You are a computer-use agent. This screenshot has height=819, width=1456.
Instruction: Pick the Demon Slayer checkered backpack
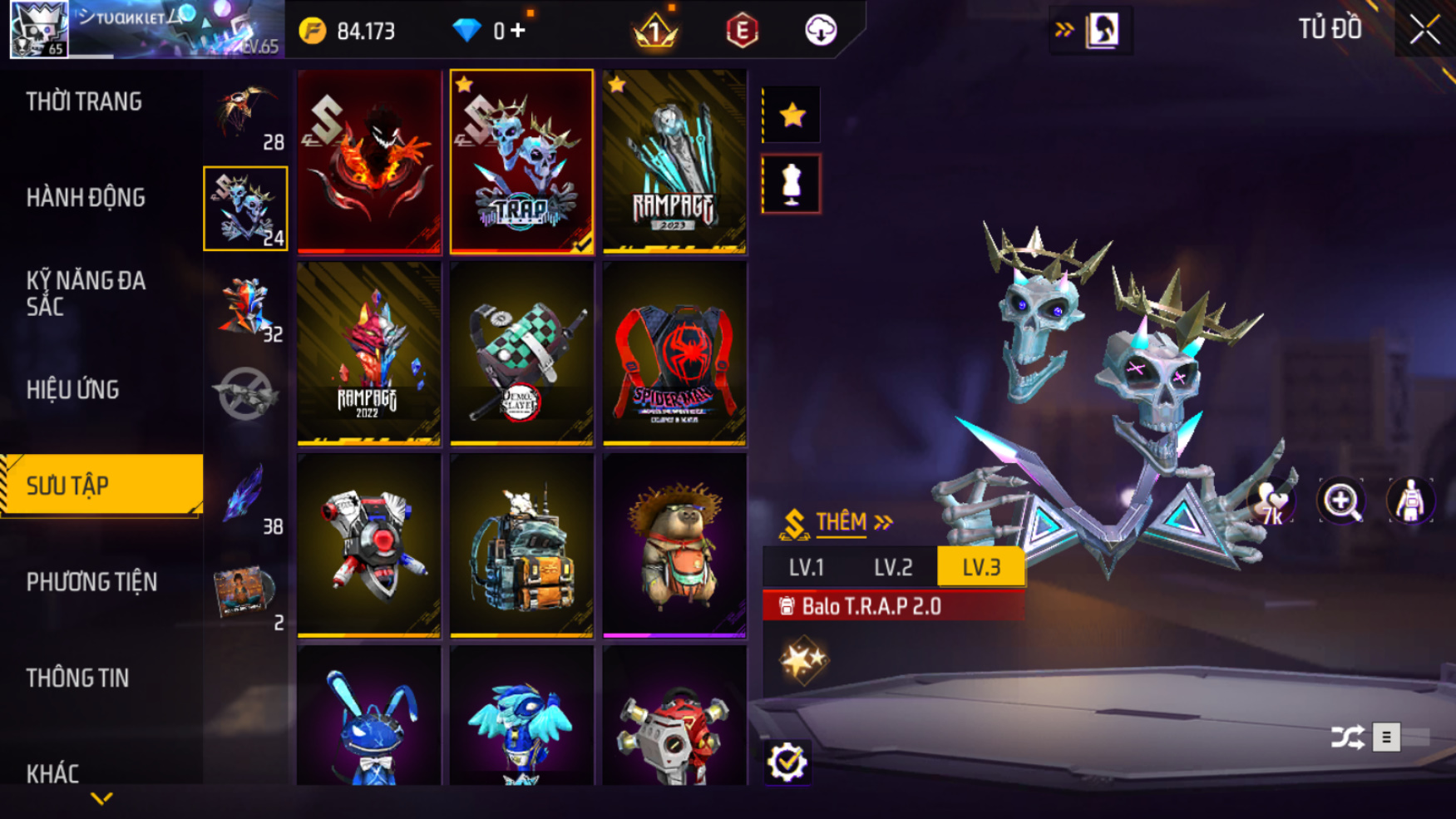pos(521,353)
